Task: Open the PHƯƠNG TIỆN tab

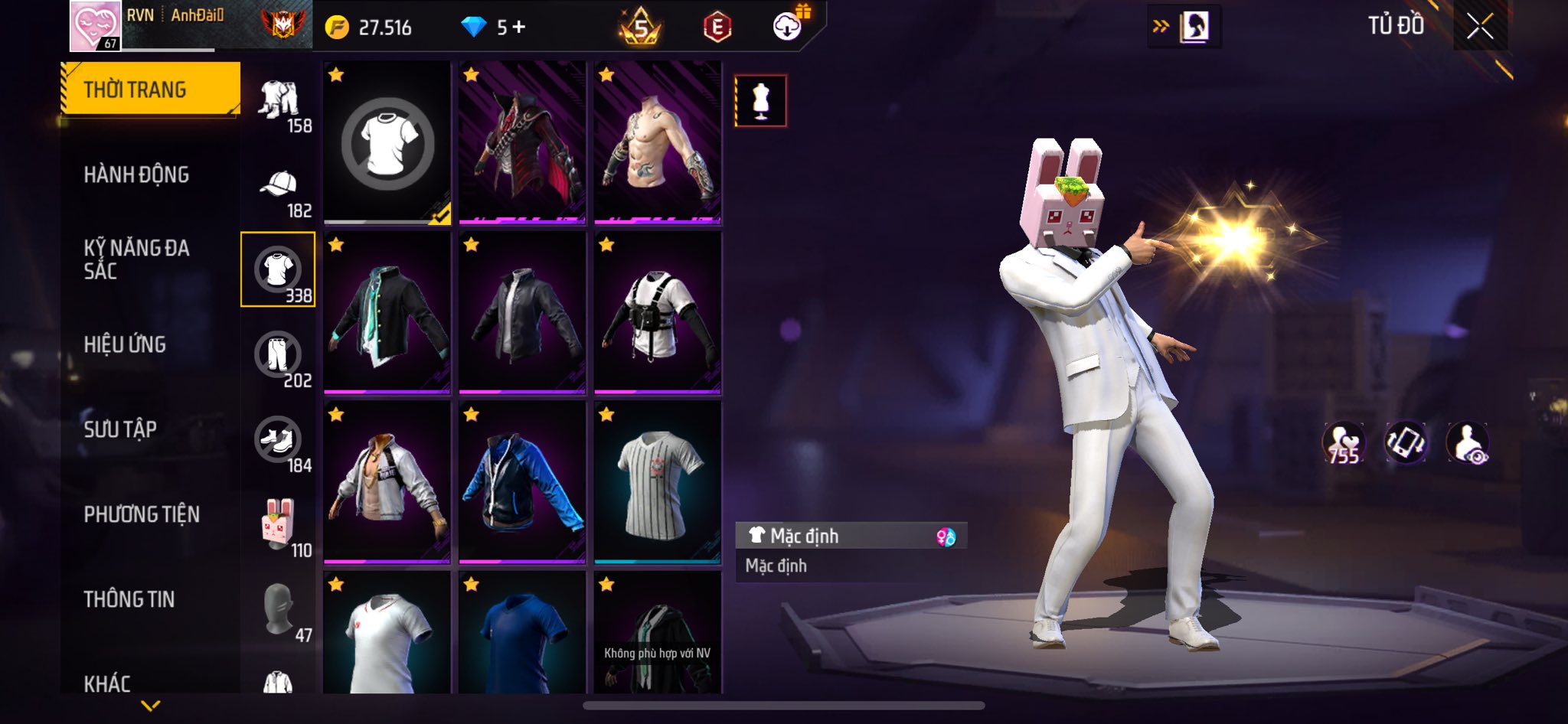Action: (x=142, y=514)
